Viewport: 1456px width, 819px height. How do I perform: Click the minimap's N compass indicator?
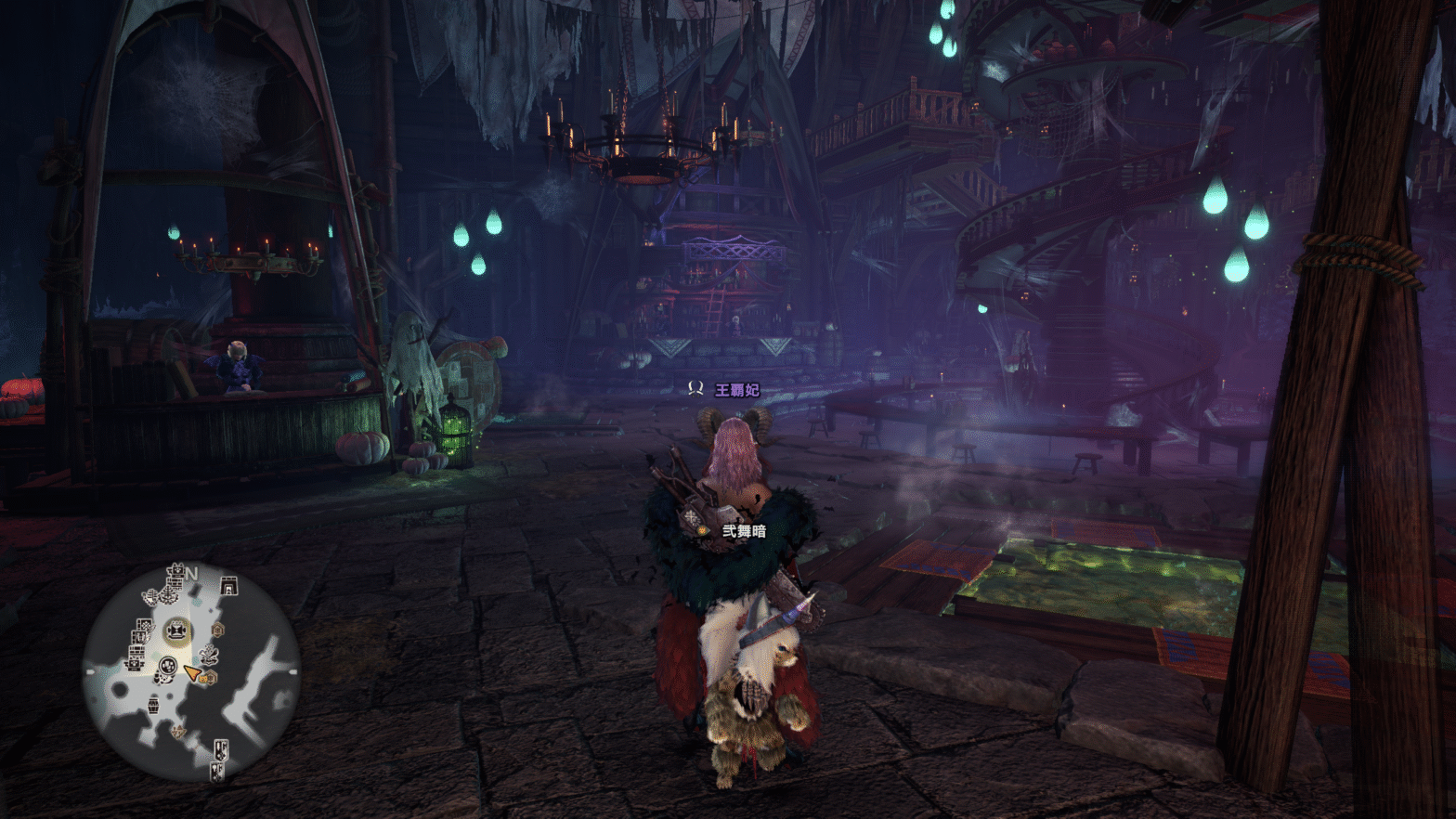click(x=191, y=574)
